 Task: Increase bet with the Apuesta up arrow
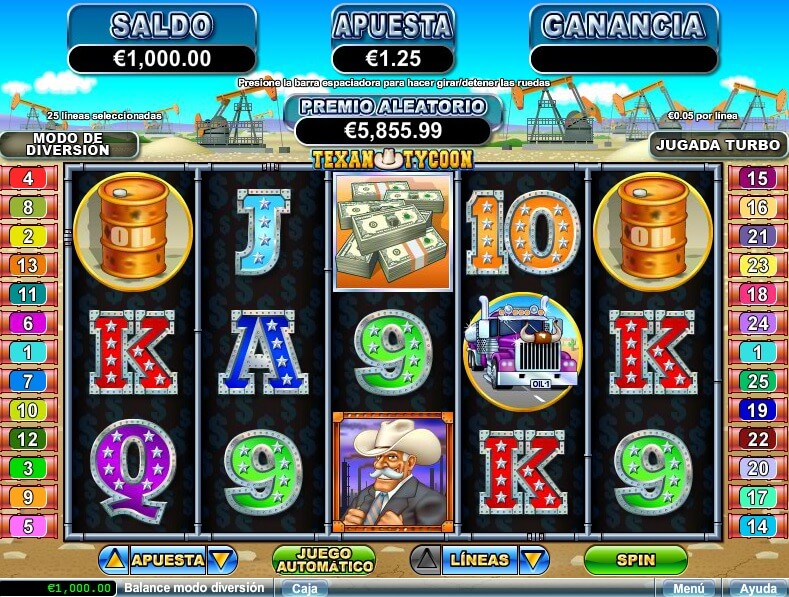pyautogui.click(x=114, y=560)
